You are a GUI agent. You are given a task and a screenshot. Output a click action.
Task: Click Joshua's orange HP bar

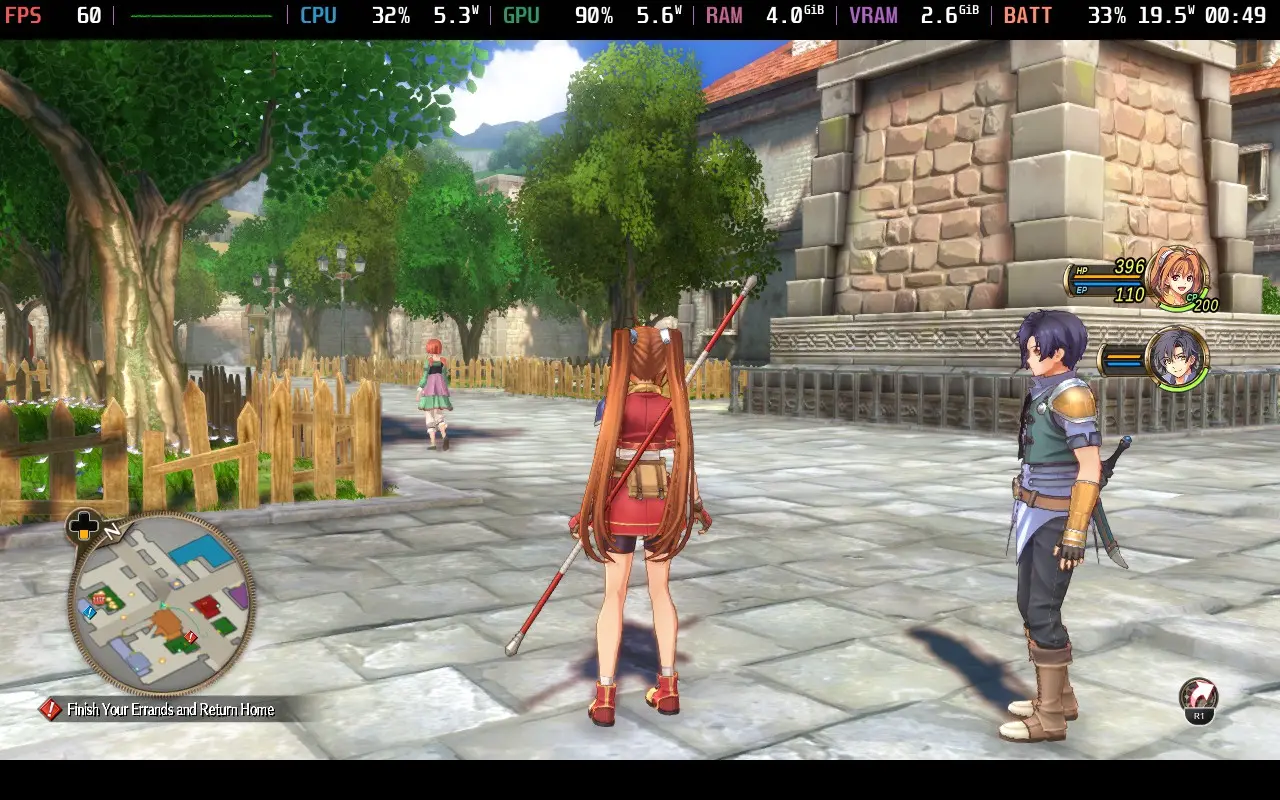(x=1124, y=356)
